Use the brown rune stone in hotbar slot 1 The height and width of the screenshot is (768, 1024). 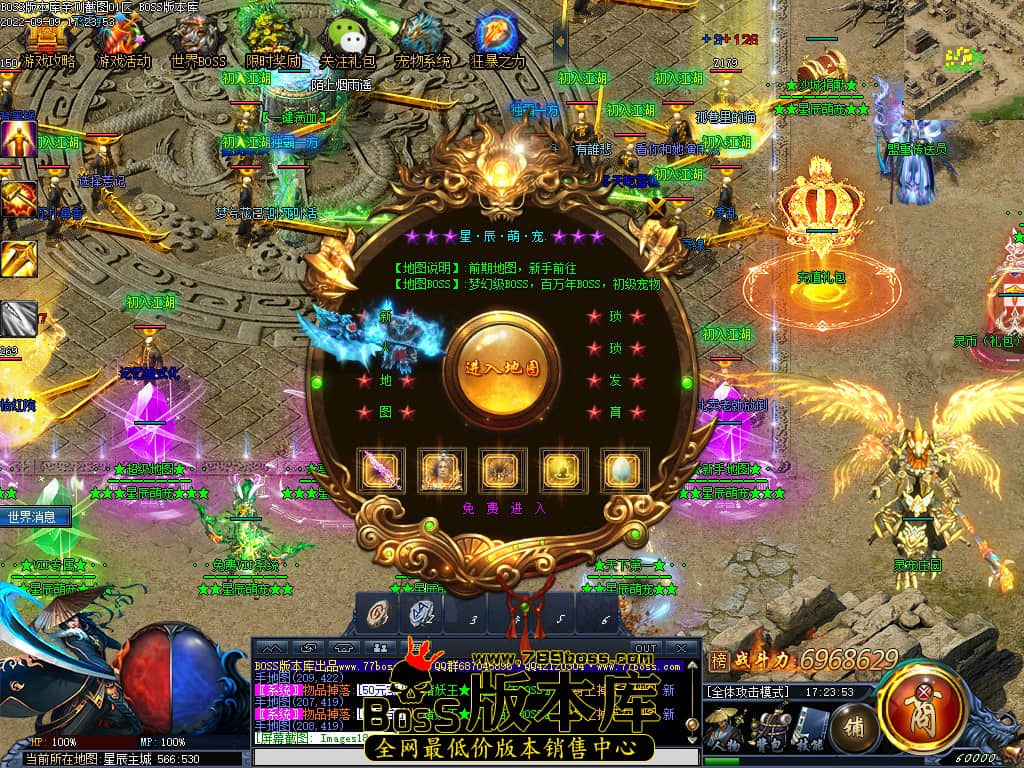379,612
